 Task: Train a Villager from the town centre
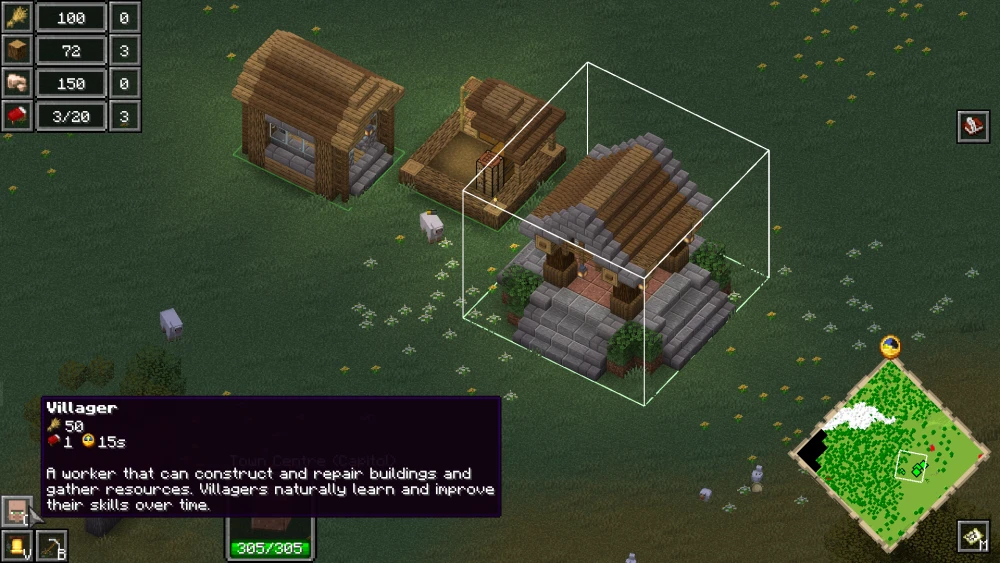tap(17, 512)
